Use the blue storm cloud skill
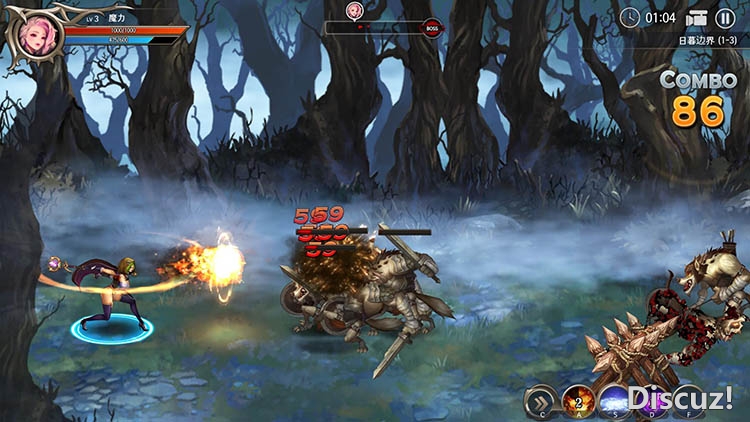750x422 pixels. (615, 401)
